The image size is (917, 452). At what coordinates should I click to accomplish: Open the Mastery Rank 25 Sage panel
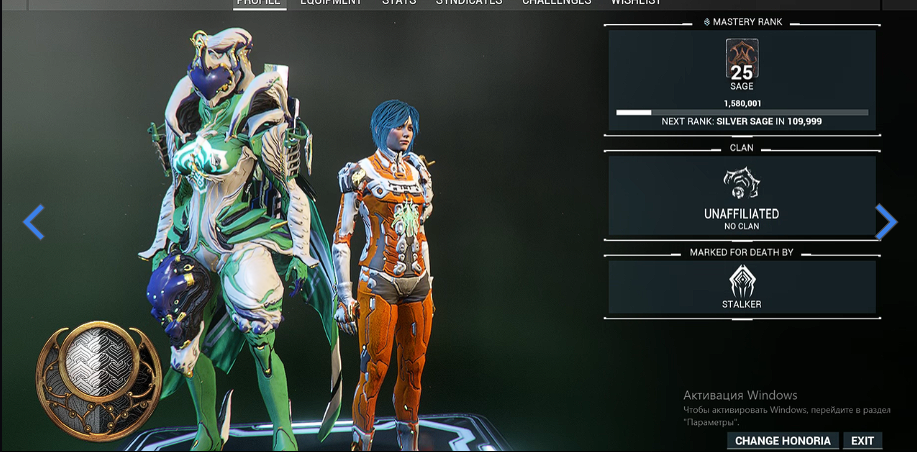(x=742, y=80)
